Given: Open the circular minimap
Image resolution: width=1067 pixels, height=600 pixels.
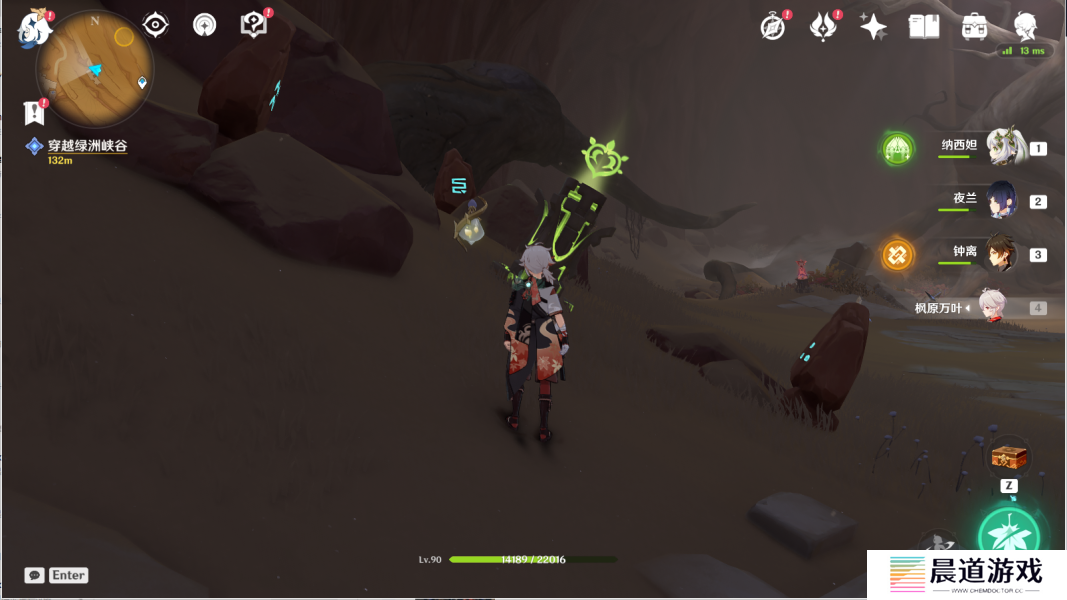Looking at the screenshot, I should click(94, 68).
